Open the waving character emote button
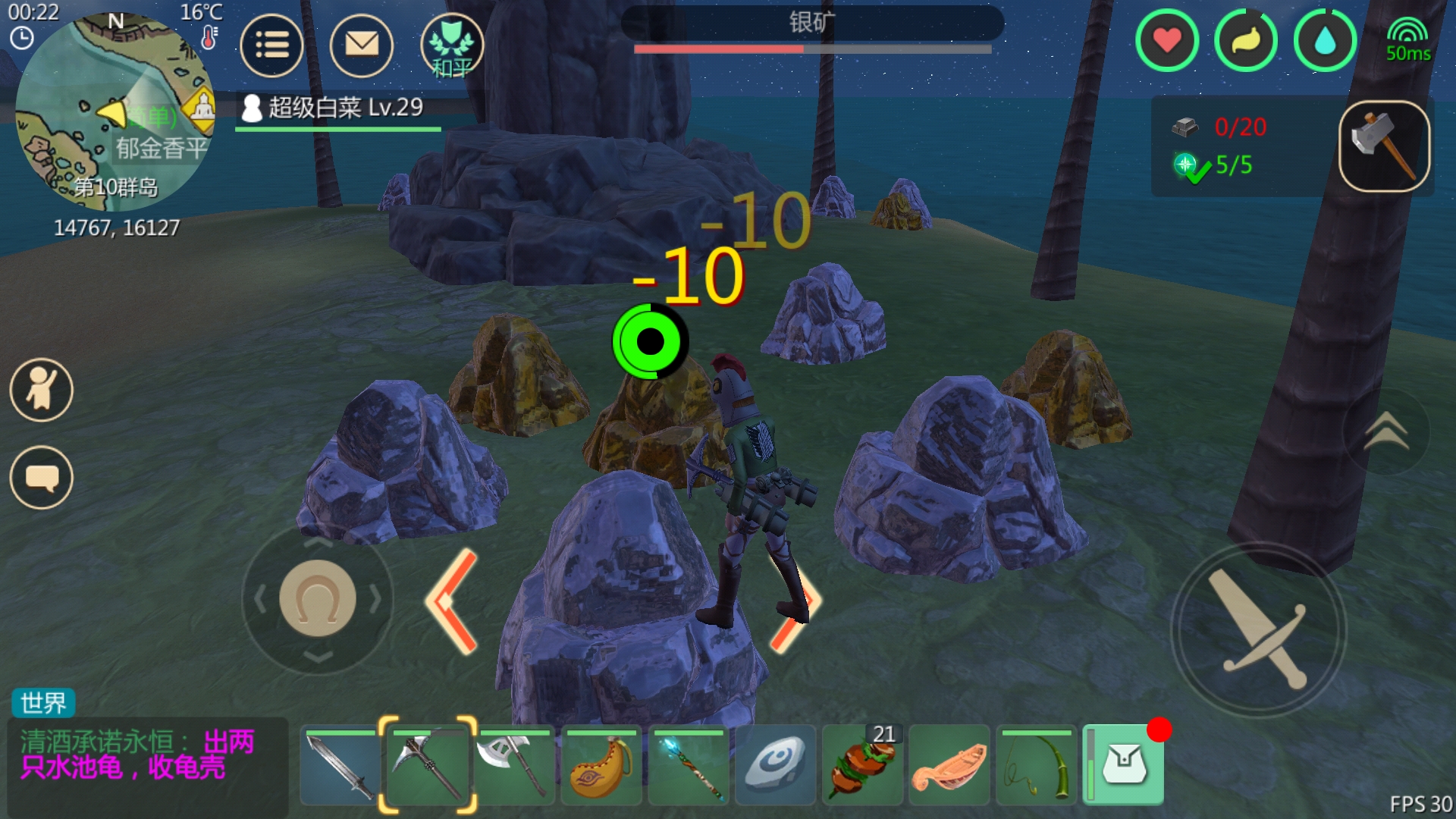Image resolution: width=1456 pixels, height=819 pixels. 42,390
